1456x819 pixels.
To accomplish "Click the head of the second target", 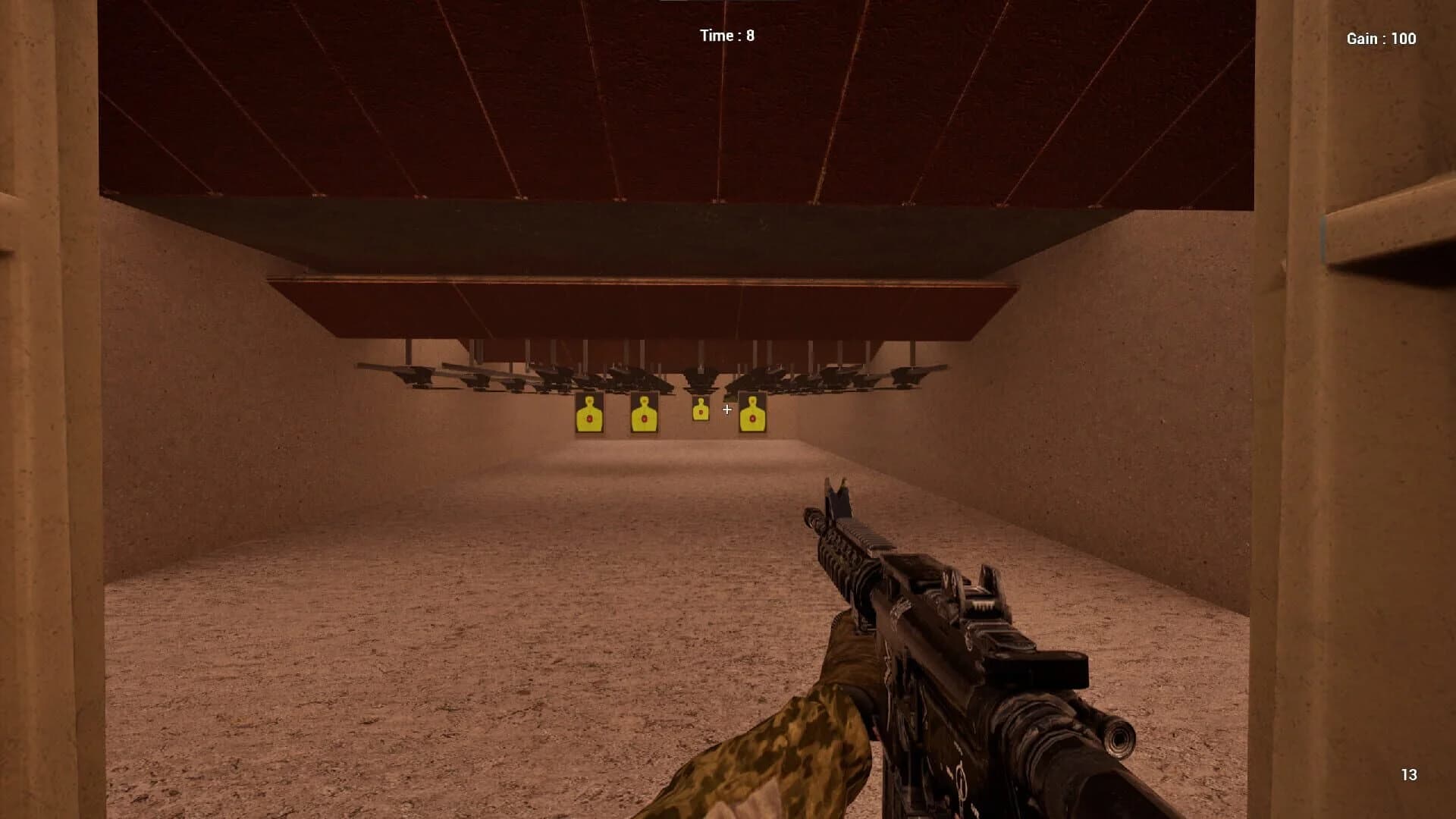I will 642,400.
